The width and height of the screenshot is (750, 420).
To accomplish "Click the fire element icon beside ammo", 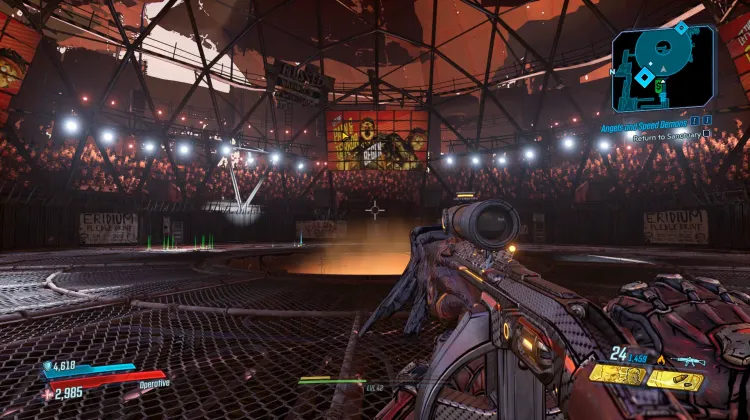I will tap(660, 360).
